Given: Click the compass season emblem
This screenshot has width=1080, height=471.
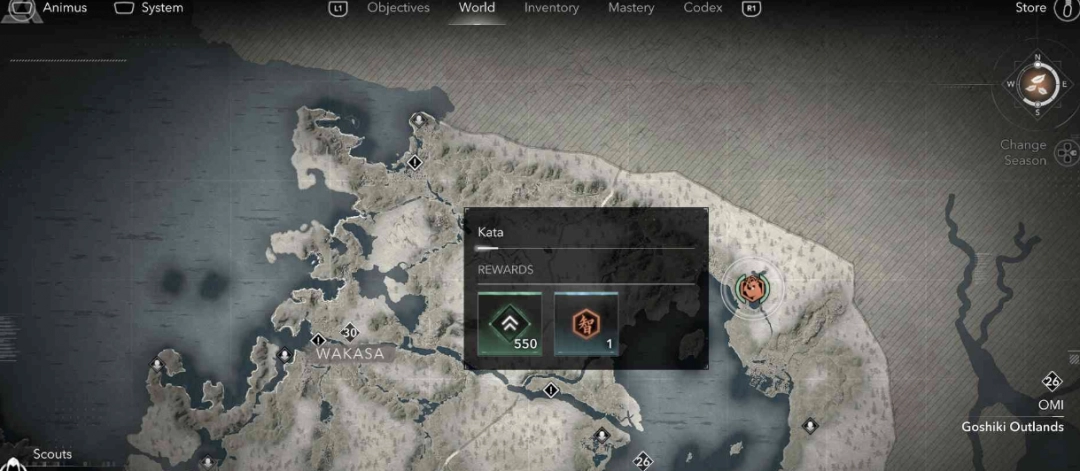Looking at the screenshot, I should [x=1037, y=84].
